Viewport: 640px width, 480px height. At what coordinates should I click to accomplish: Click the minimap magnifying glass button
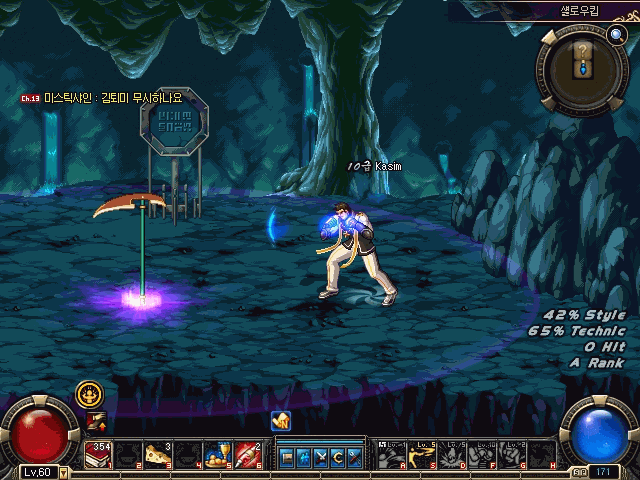pos(615,35)
